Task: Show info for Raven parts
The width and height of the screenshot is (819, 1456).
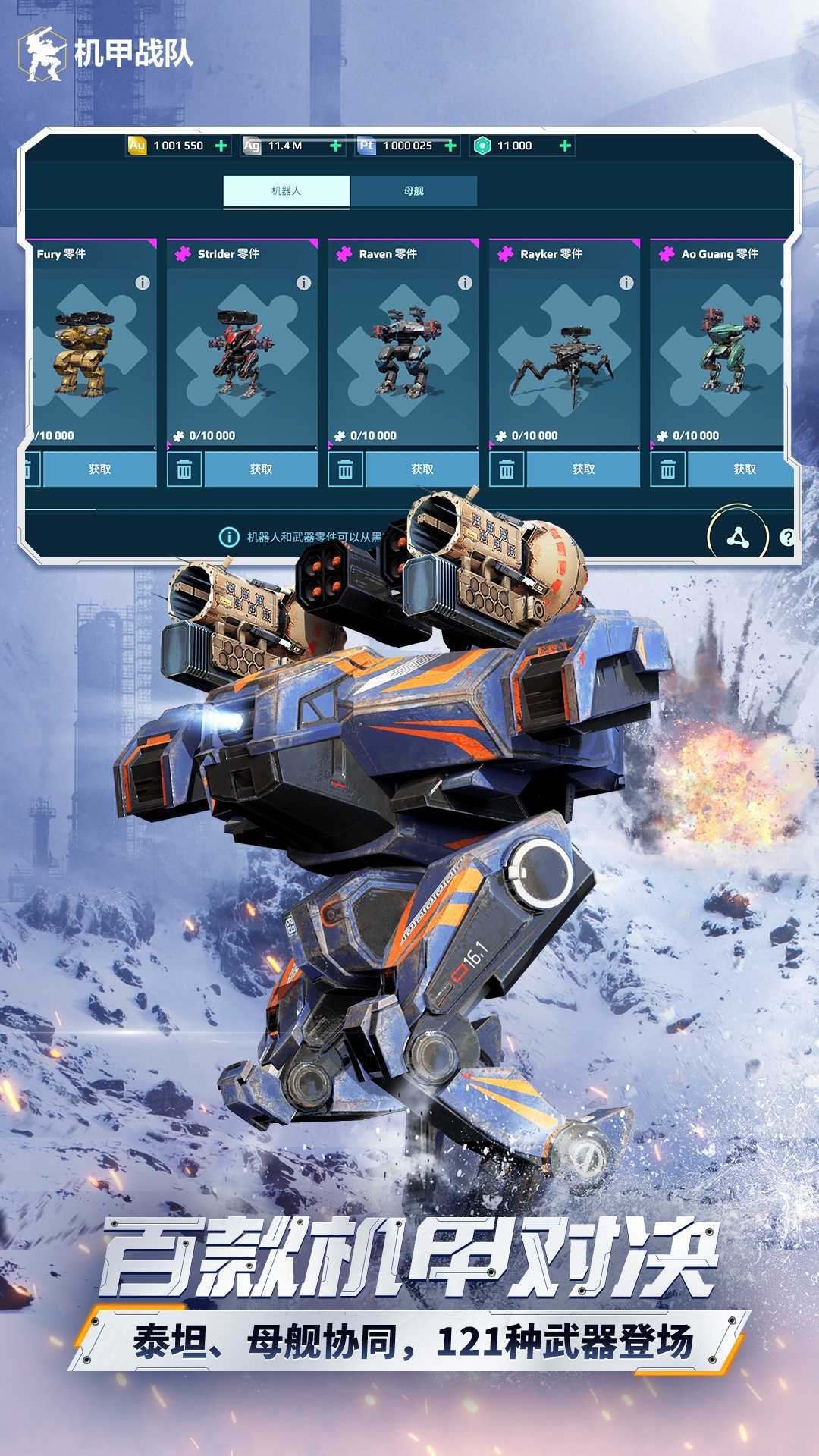Action: click(x=465, y=283)
